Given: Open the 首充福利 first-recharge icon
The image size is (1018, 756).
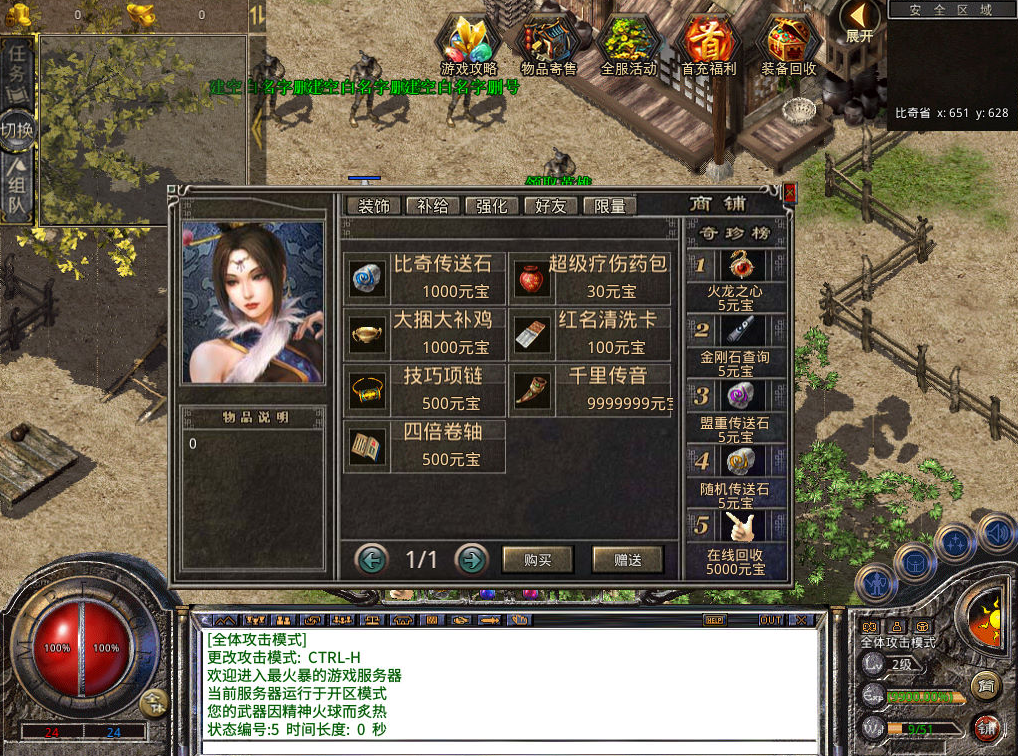Looking at the screenshot, I should coord(708,45).
